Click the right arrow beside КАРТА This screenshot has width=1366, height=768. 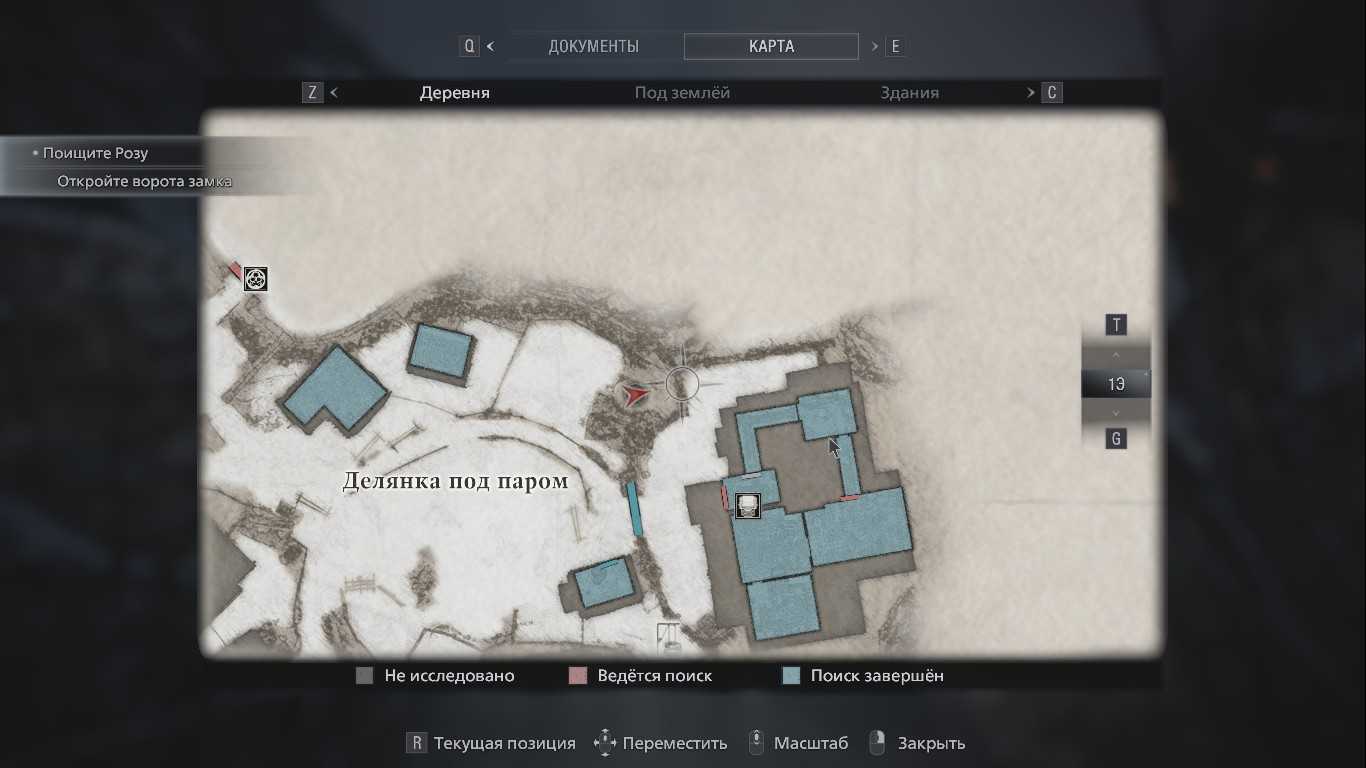(x=875, y=46)
